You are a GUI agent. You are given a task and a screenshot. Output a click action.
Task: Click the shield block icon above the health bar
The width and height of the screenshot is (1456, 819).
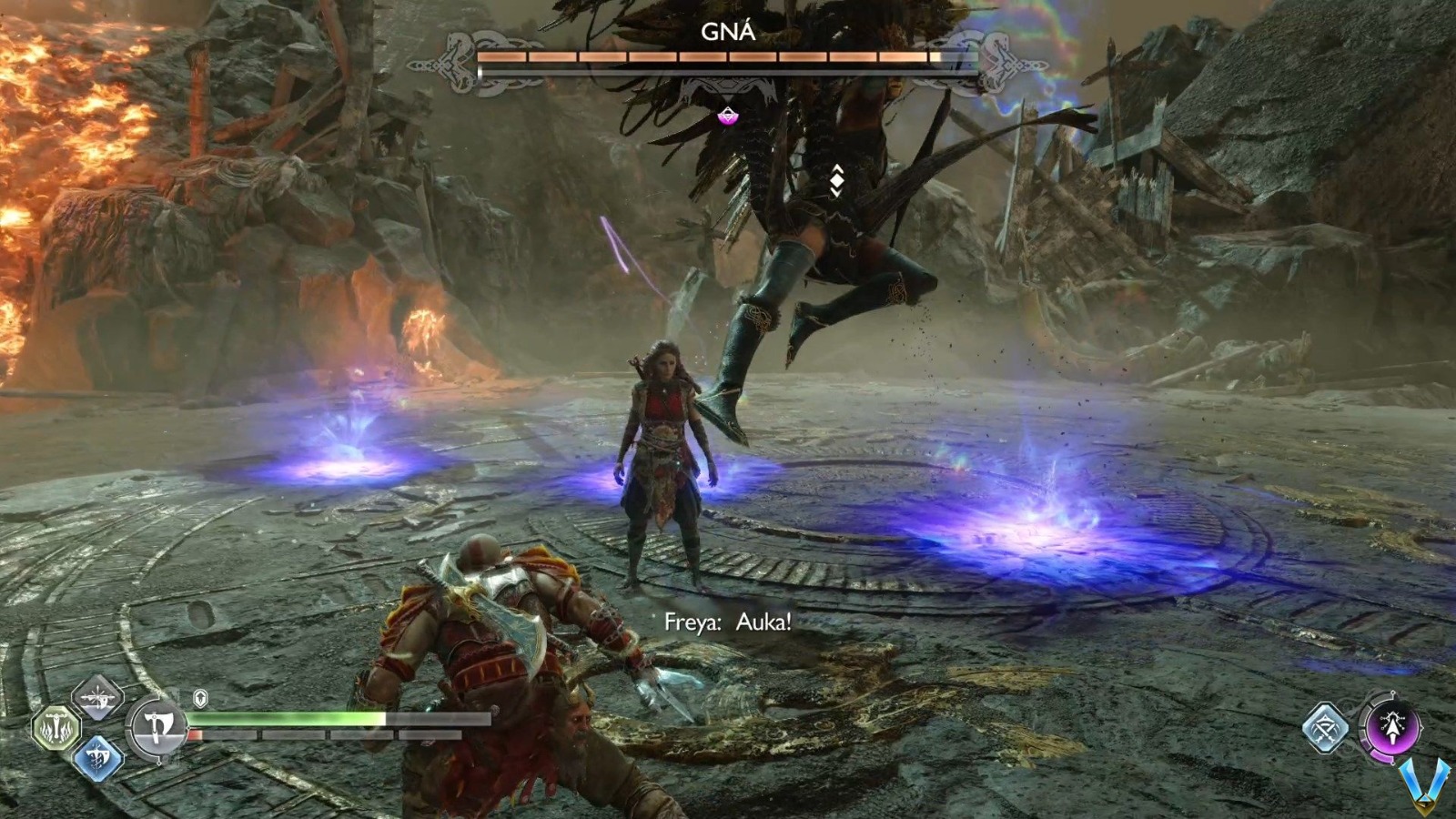coord(201,698)
